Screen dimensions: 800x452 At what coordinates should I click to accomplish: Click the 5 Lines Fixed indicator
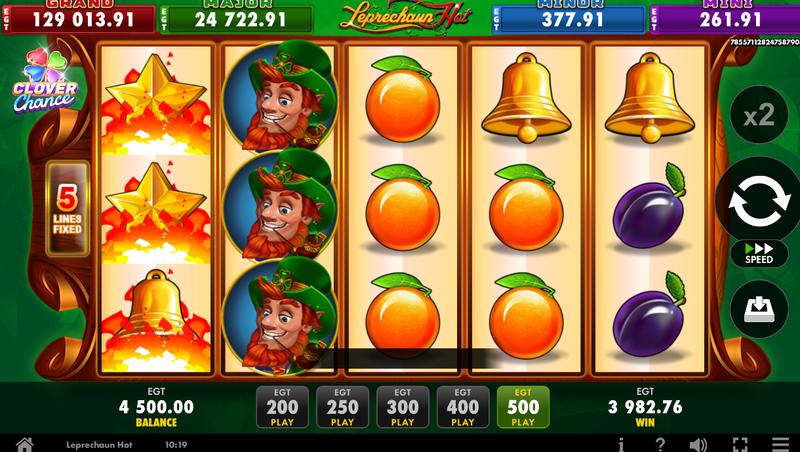click(68, 209)
